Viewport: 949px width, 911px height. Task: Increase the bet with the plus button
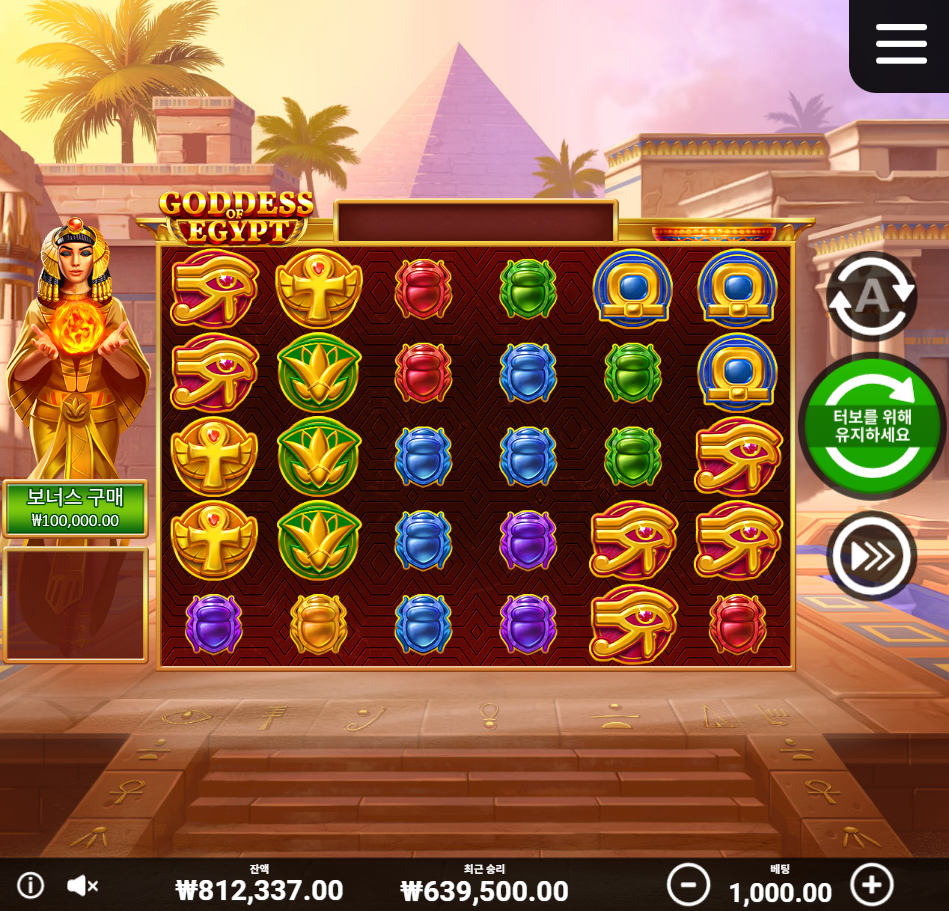[x=871, y=885]
